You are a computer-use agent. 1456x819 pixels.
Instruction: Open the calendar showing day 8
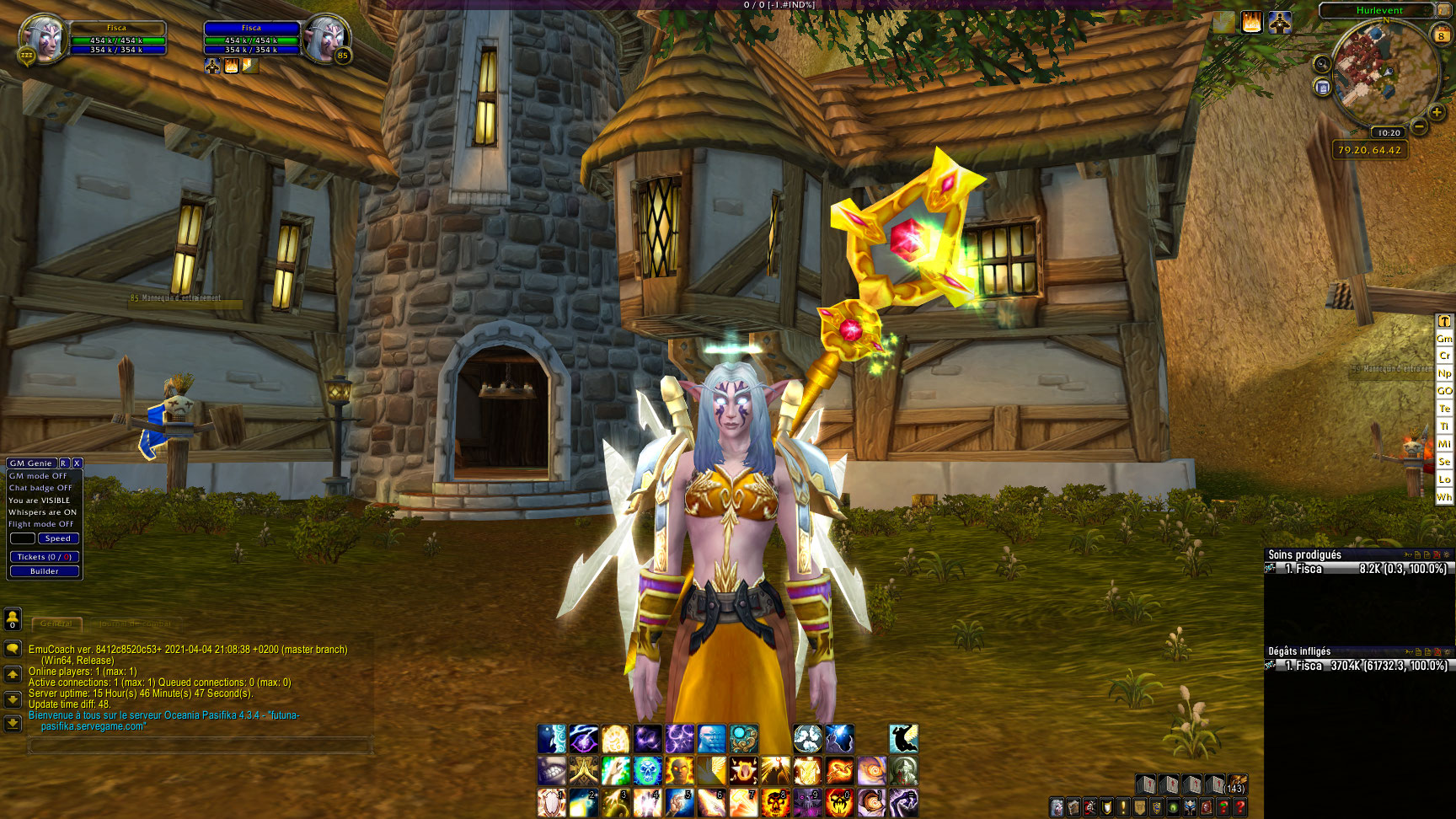pyautogui.click(x=1441, y=34)
